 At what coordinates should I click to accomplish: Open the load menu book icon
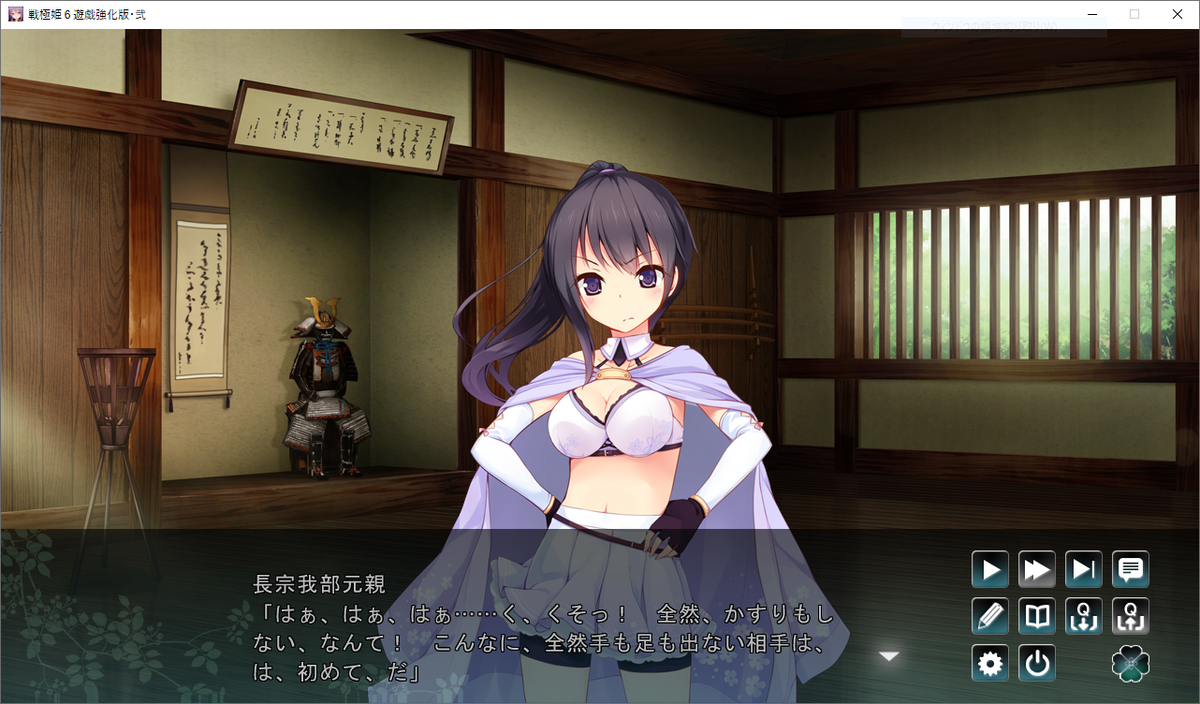(x=1037, y=616)
